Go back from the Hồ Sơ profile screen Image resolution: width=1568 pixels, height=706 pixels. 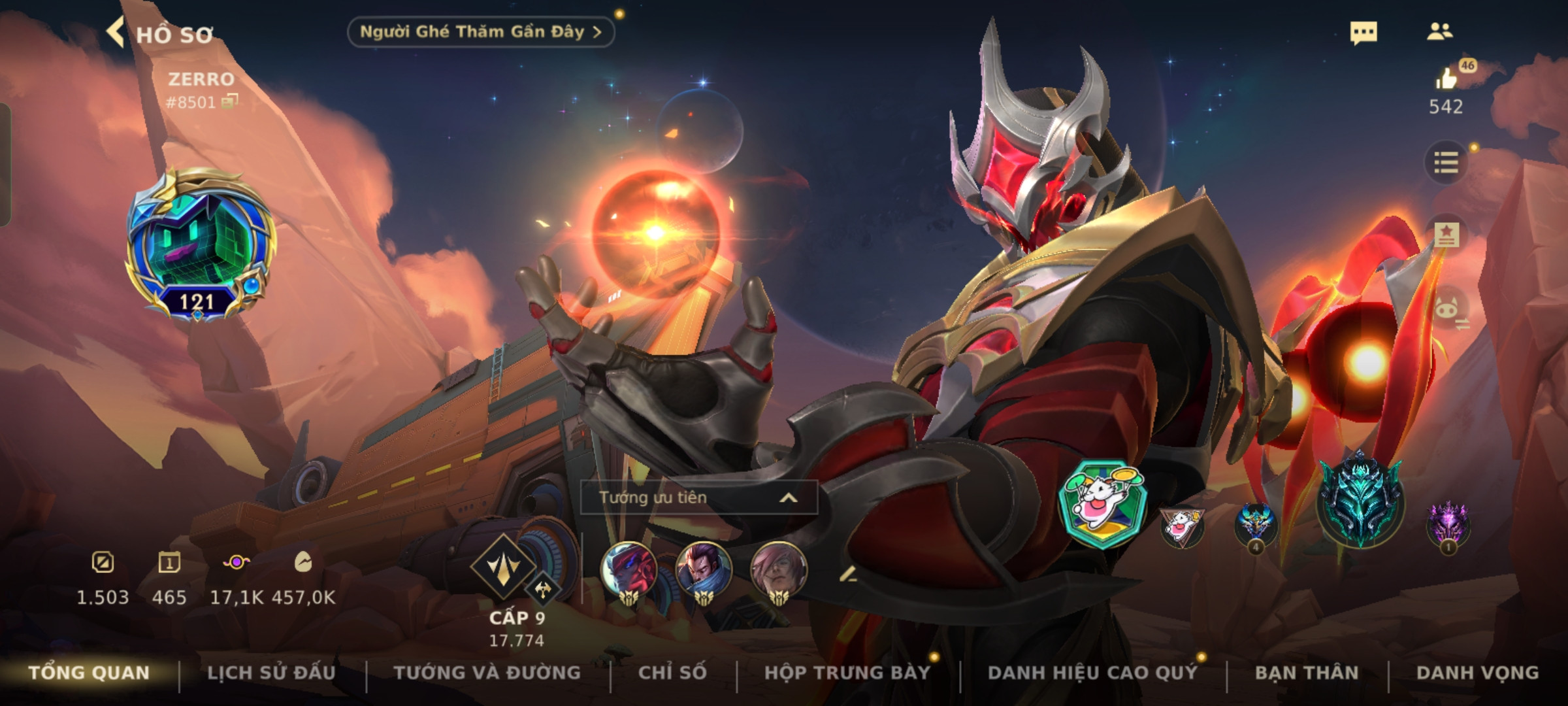(116, 33)
